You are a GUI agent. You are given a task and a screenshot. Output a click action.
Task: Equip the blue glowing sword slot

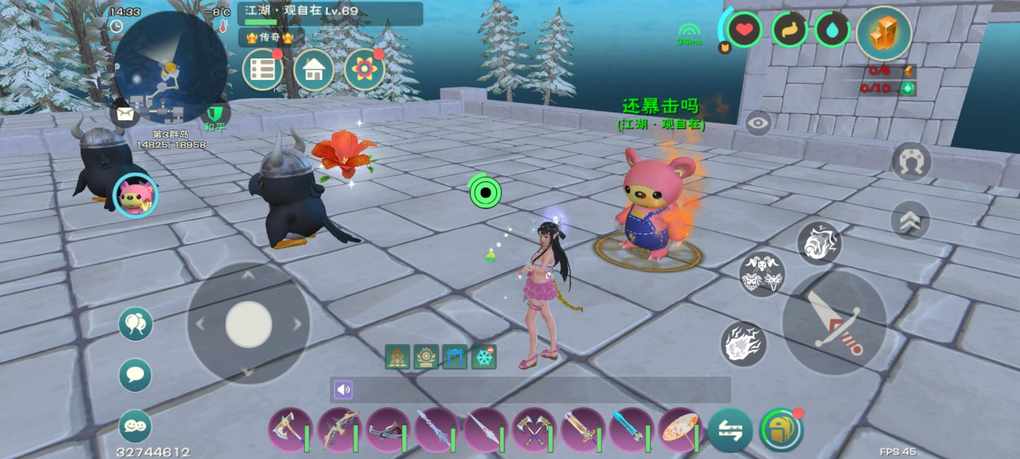click(630, 430)
